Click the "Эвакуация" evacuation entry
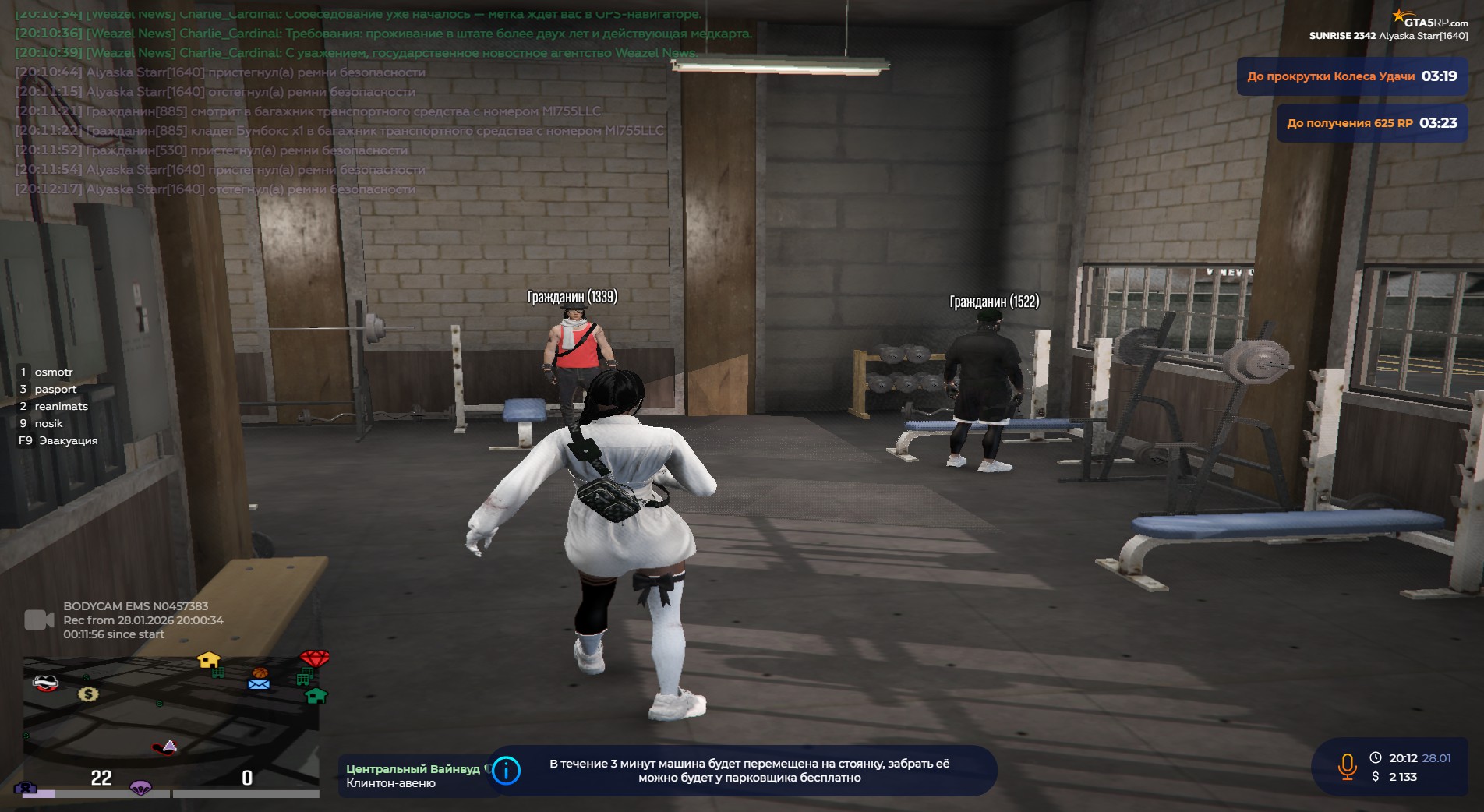Screen dimensions: 1484x812 (x=68, y=440)
